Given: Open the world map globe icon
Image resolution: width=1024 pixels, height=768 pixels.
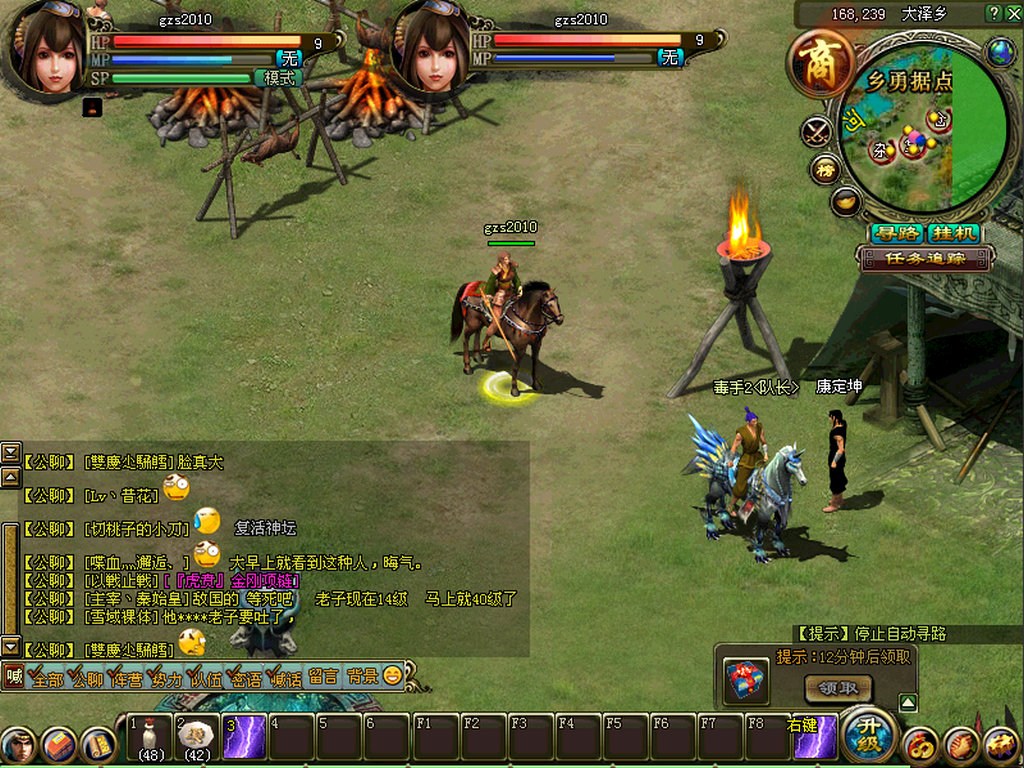Looking at the screenshot, I should click(x=1000, y=53).
